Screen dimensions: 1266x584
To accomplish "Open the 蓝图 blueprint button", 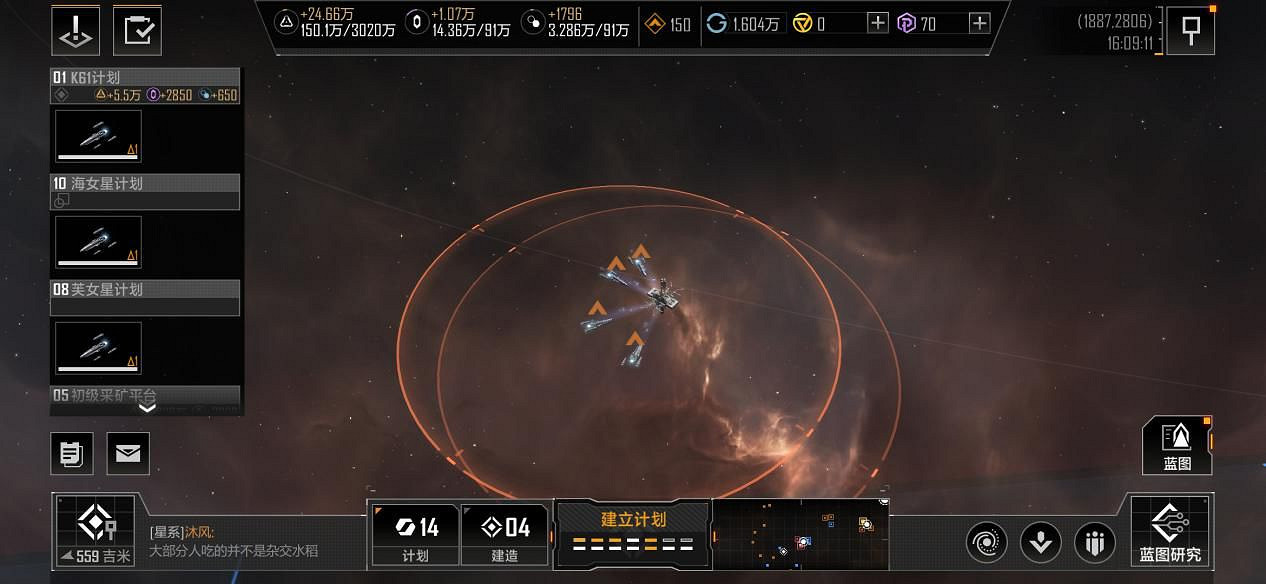I will pos(1177,446).
